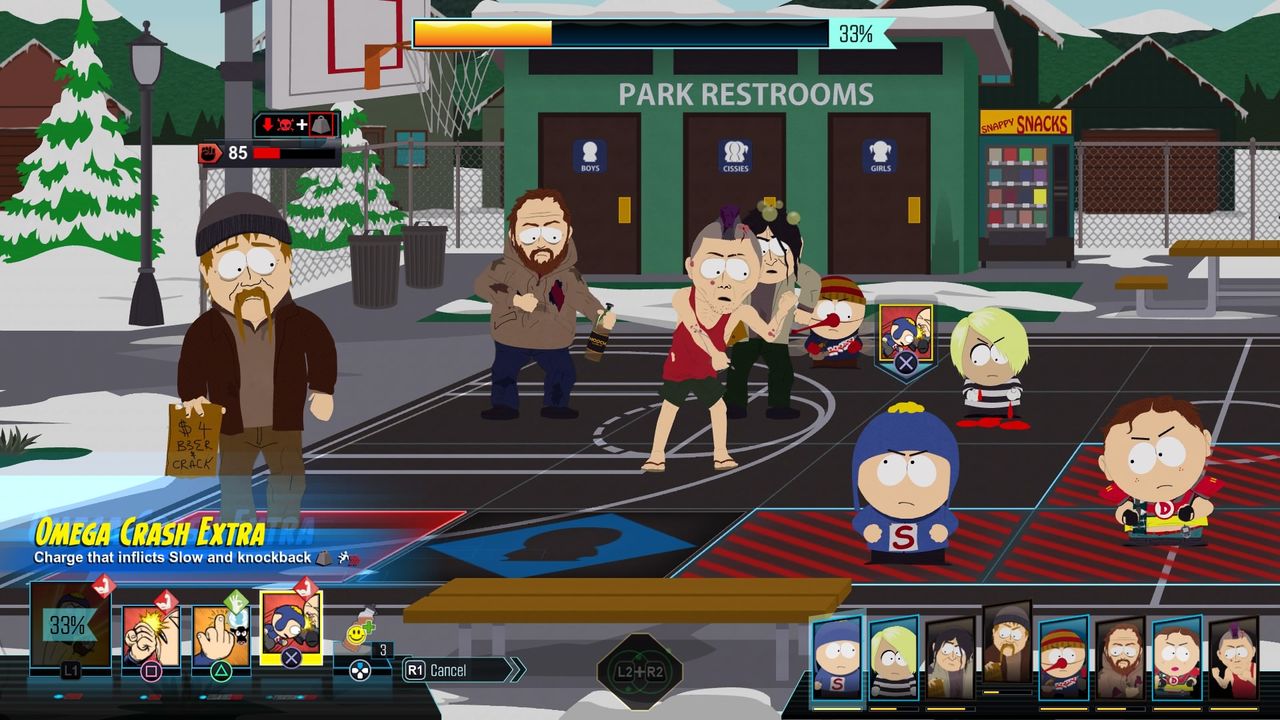Click the enemy status effect icons panel
This screenshot has height=720, width=1280.
click(x=297, y=125)
